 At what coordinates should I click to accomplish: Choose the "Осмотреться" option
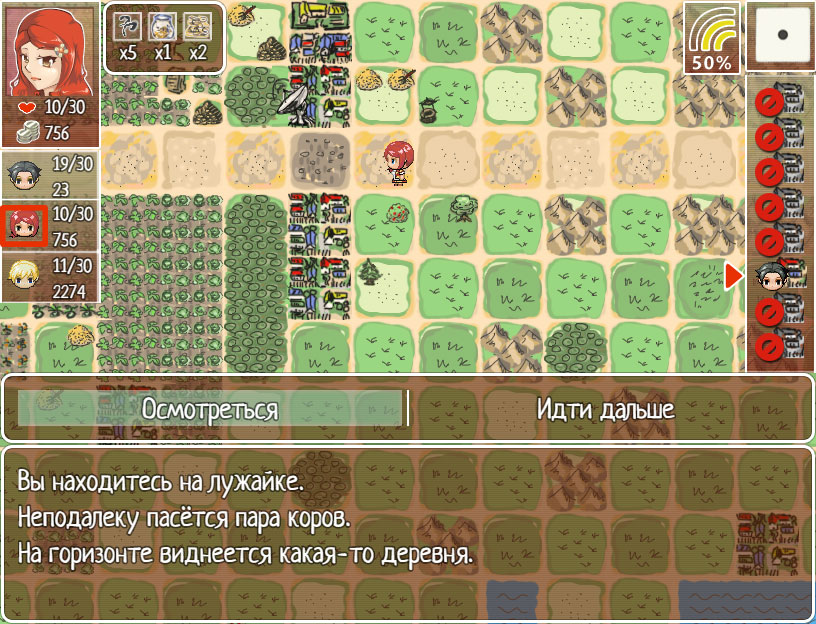(x=209, y=408)
